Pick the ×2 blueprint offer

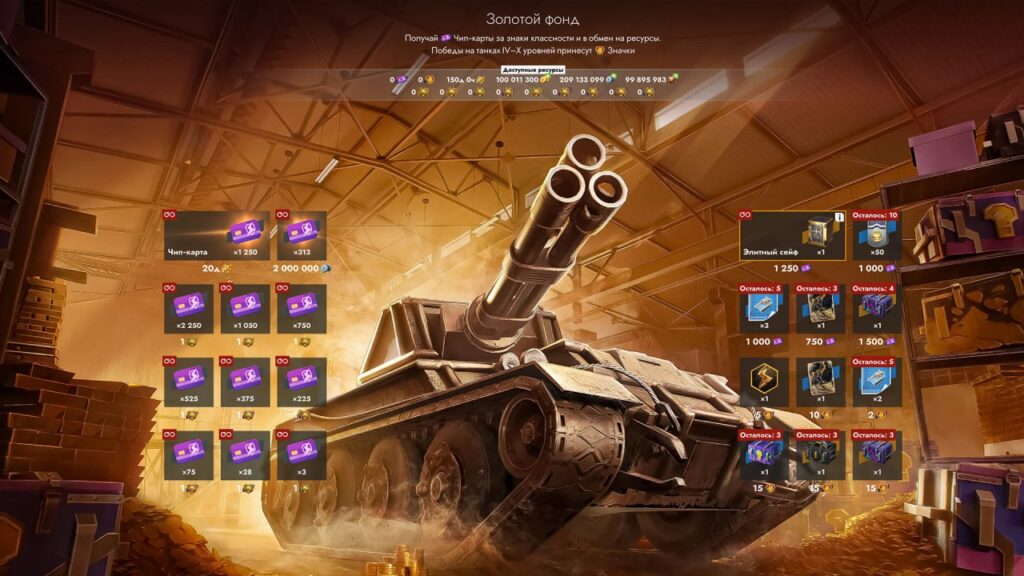tap(877, 382)
